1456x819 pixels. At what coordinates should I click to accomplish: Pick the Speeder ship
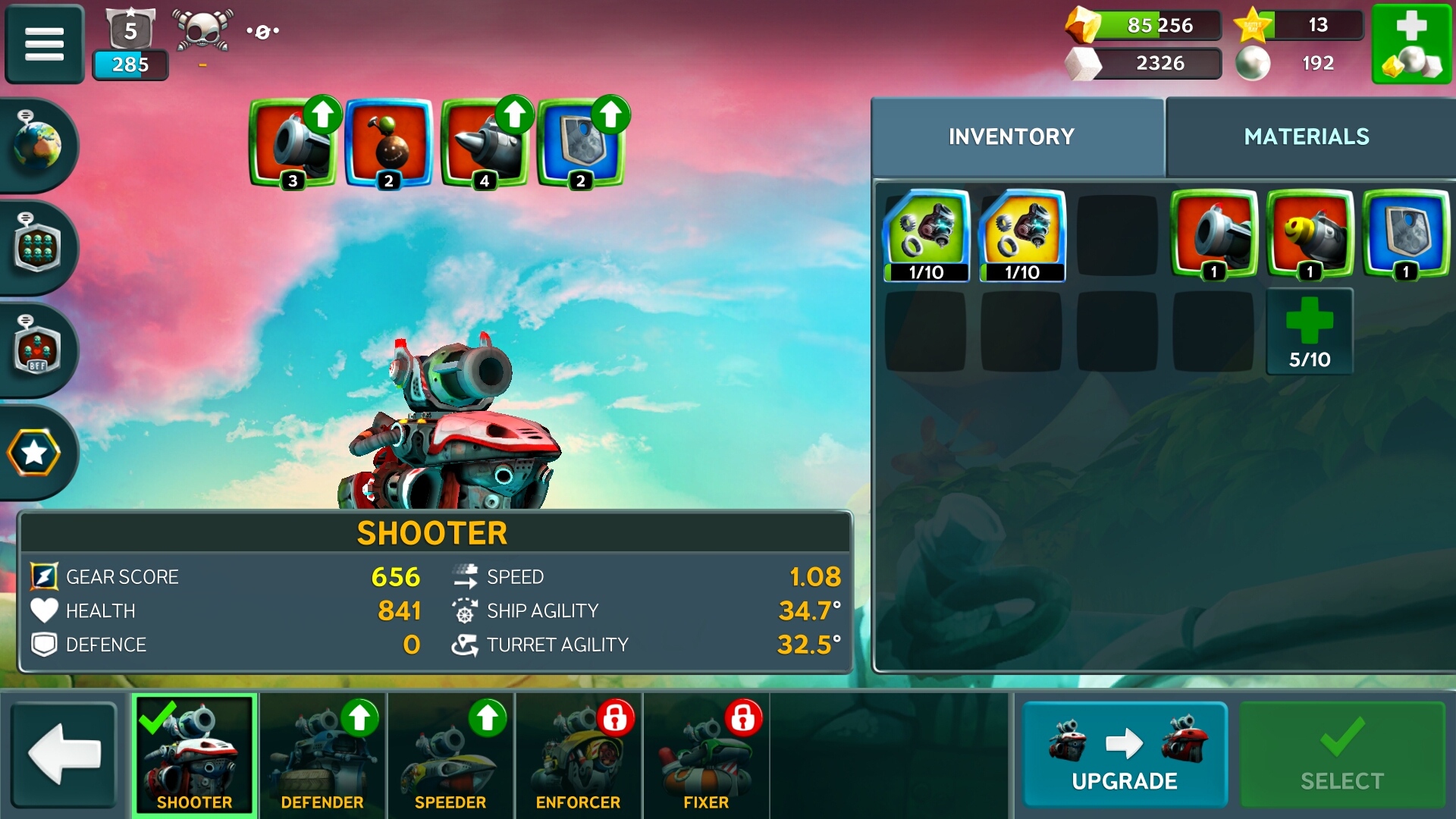(450, 755)
